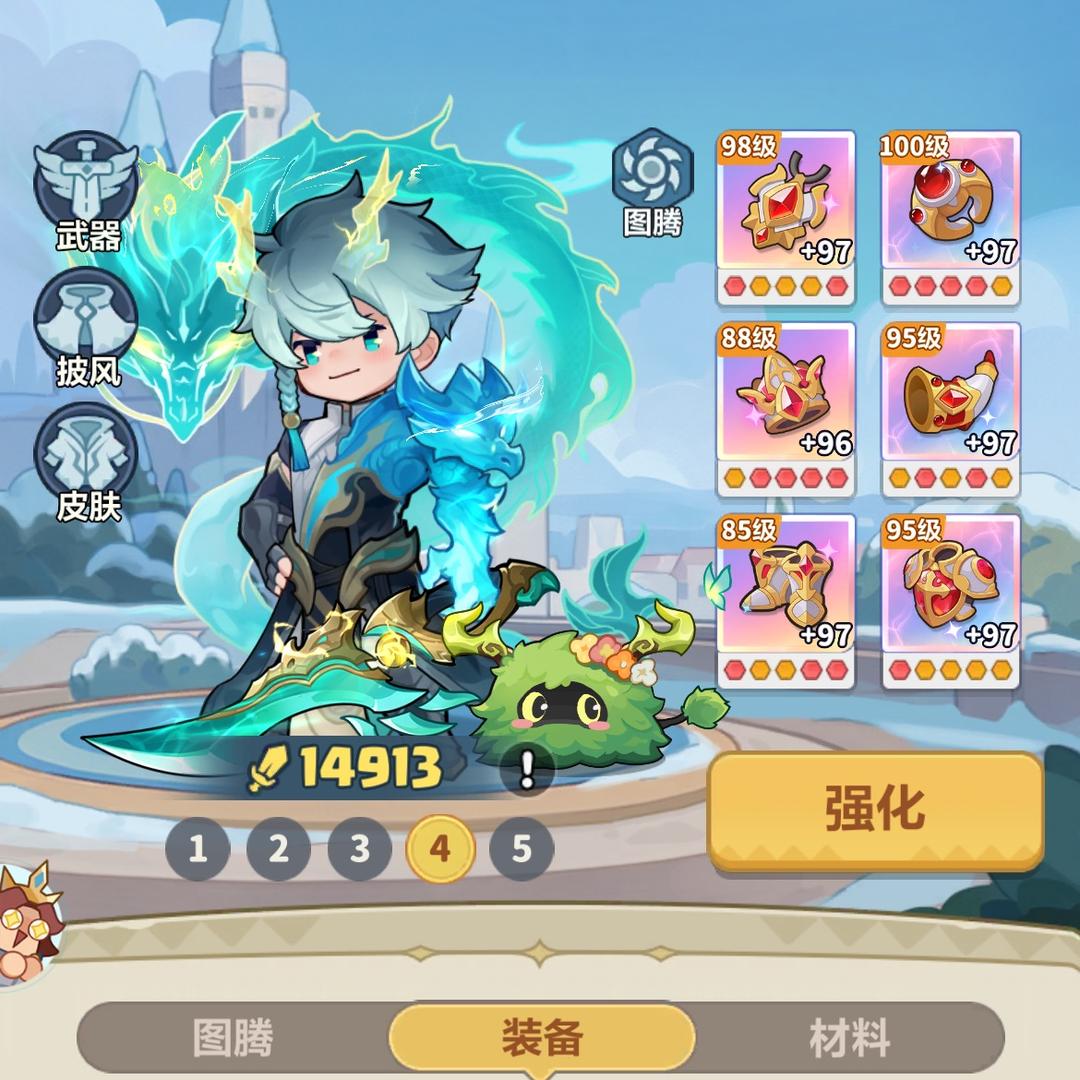Image resolution: width=1080 pixels, height=1080 pixels.
Task: Switch to loadout preset 1
Action: pyautogui.click(x=198, y=849)
